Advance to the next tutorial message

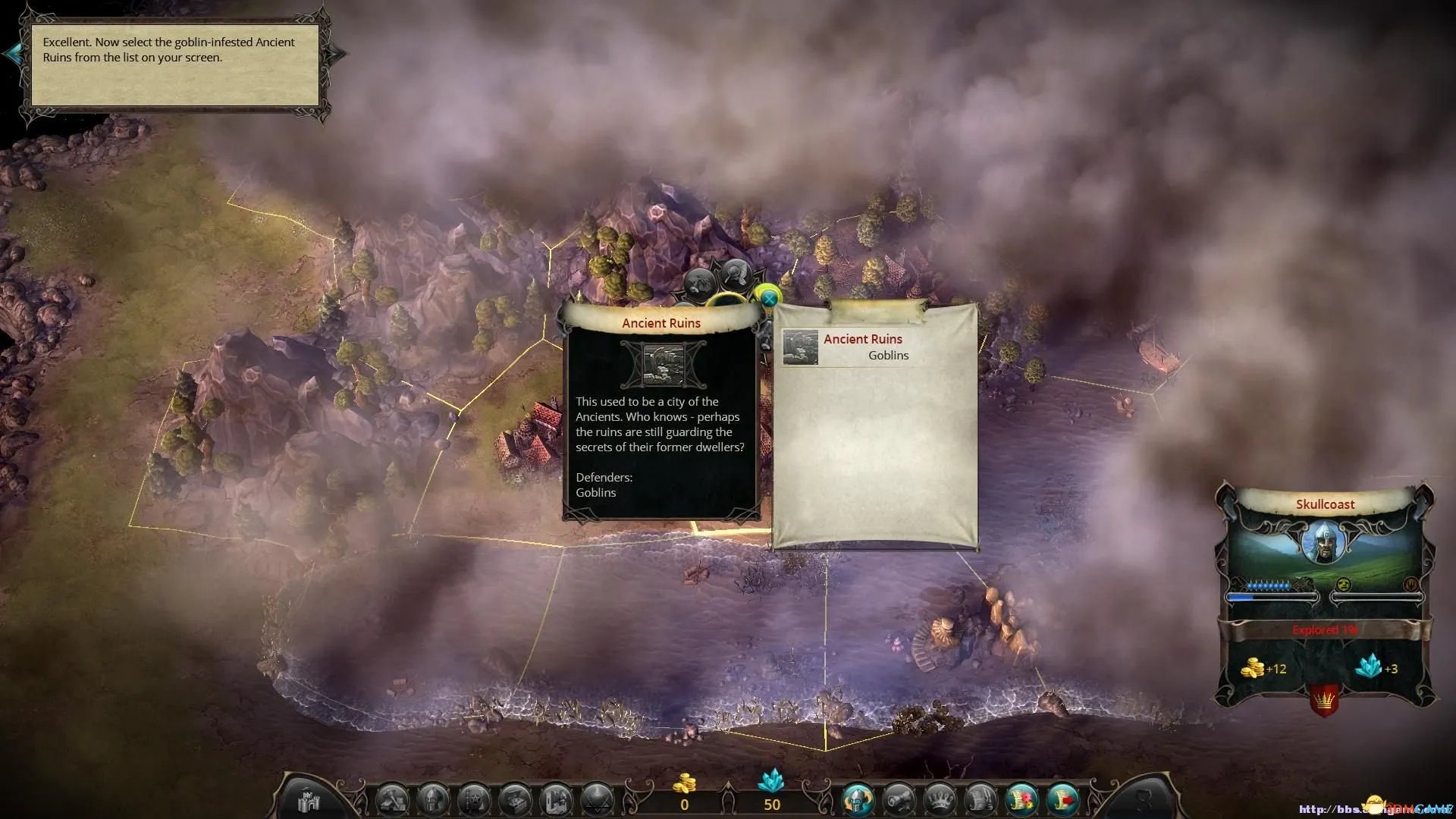[x=337, y=53]
